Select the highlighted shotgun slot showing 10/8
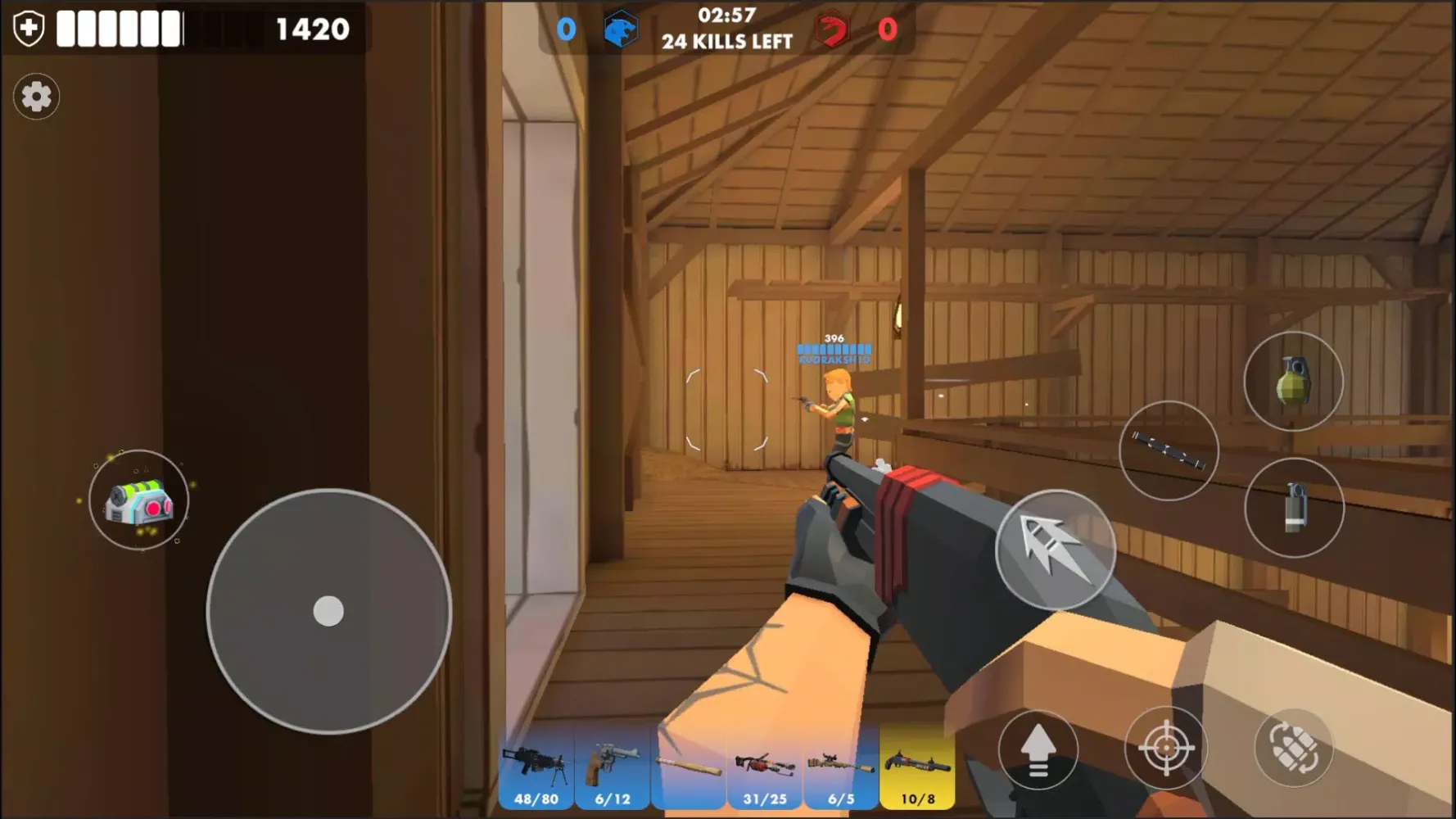 pyautogui.click(x=917, y=766)
